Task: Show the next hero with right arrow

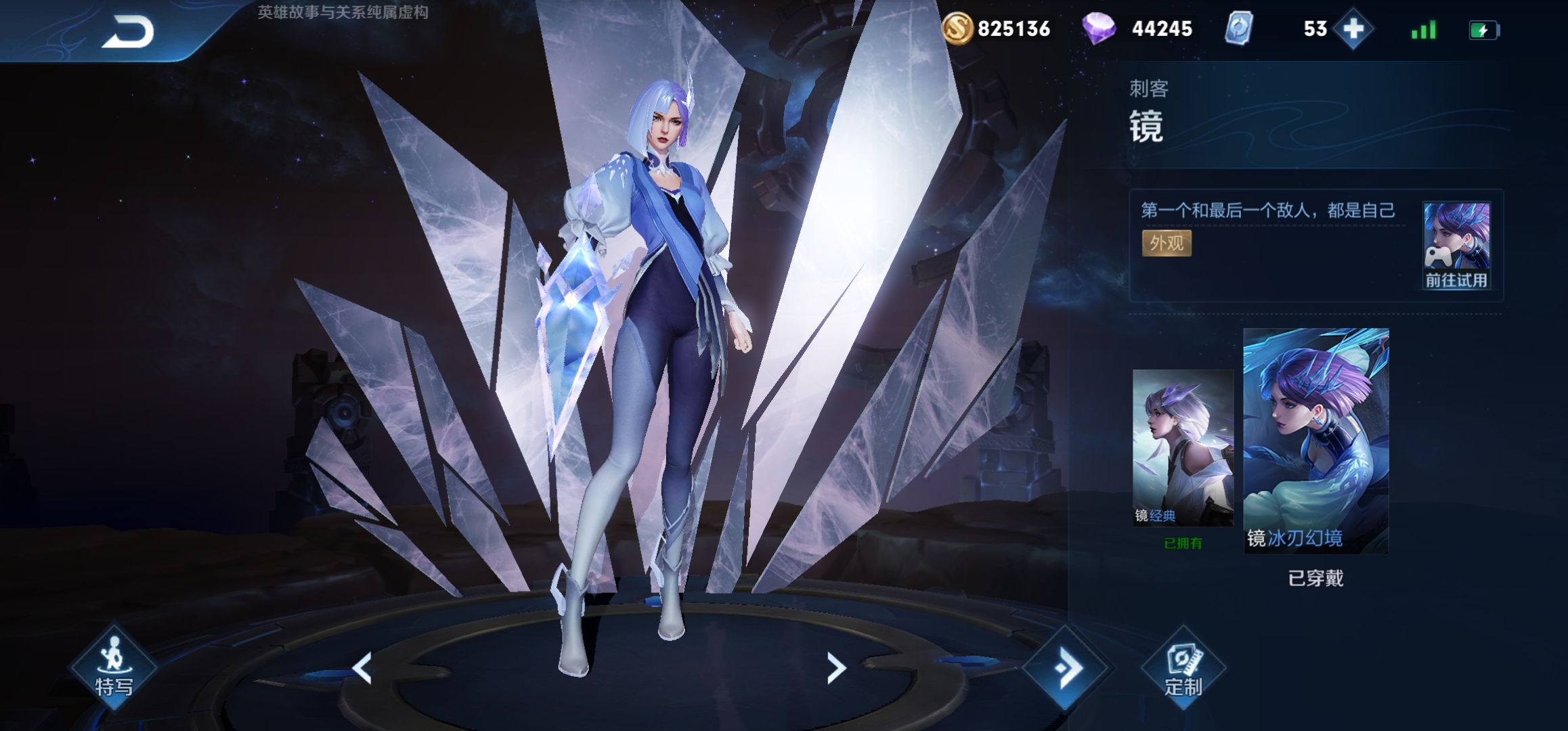Action: point(836,668)
